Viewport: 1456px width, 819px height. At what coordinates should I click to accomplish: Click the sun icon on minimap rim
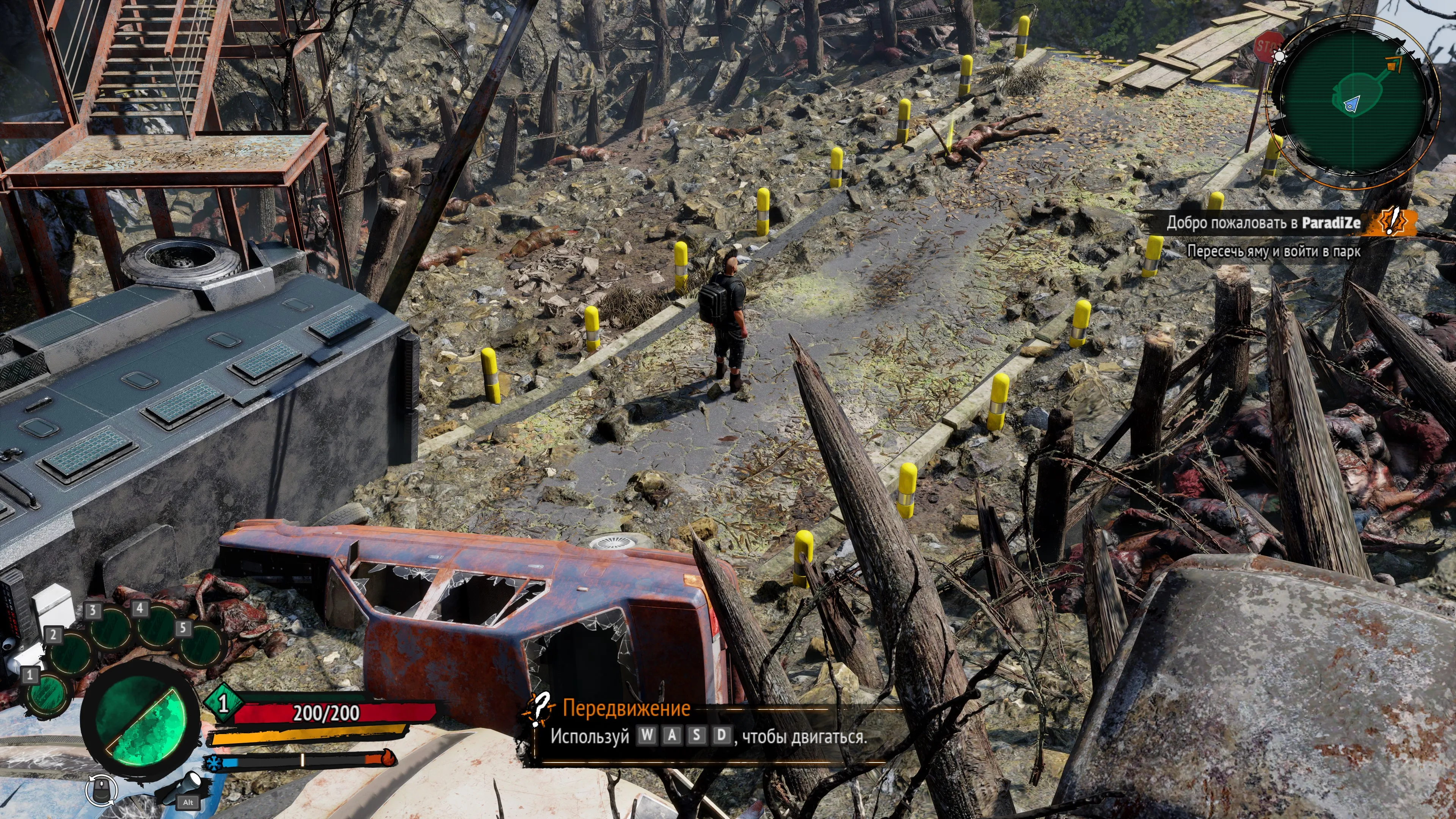tap(1280, 56)
